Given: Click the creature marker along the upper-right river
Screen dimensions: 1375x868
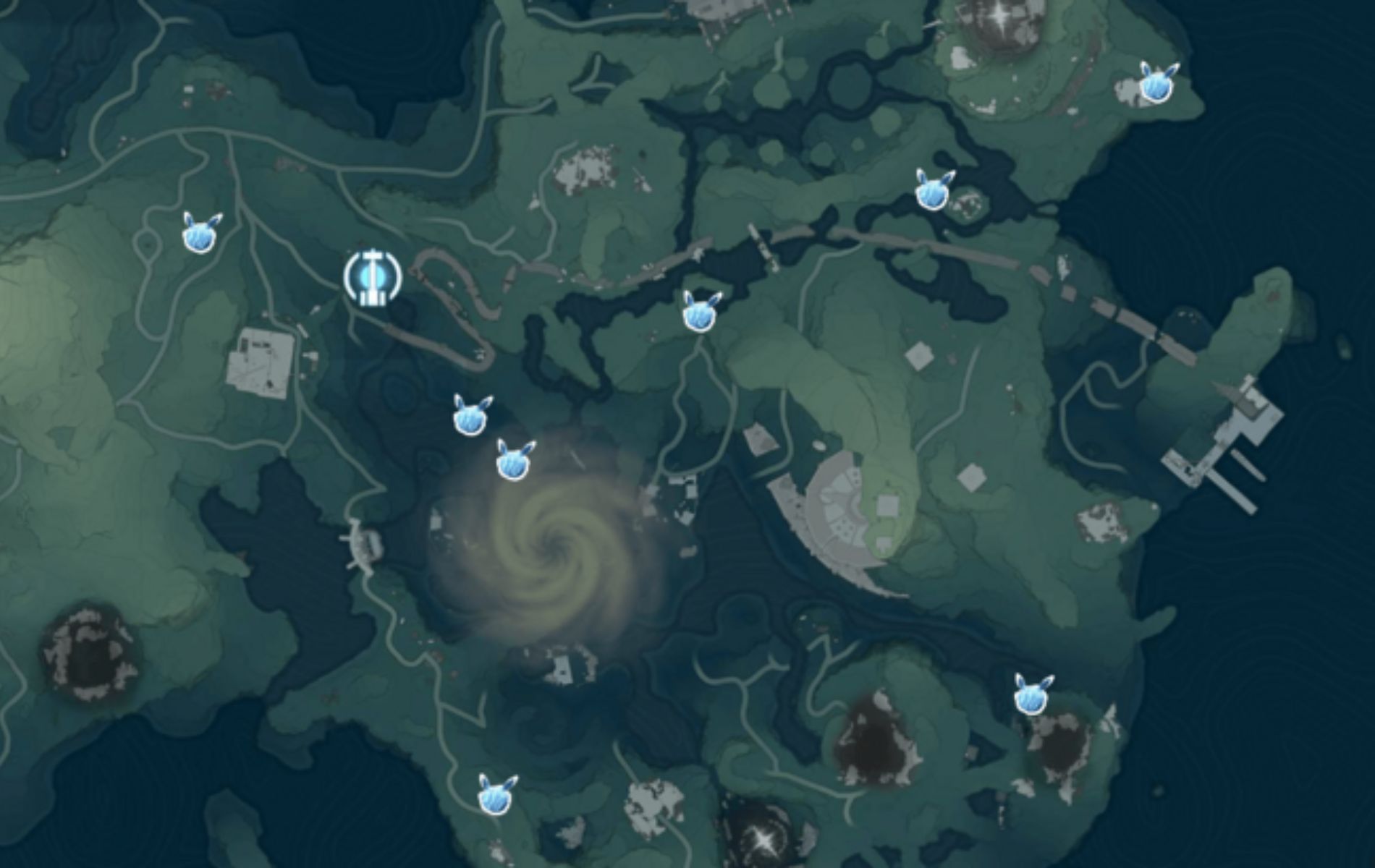Looking at the screenshot, I should coord(934,193).
